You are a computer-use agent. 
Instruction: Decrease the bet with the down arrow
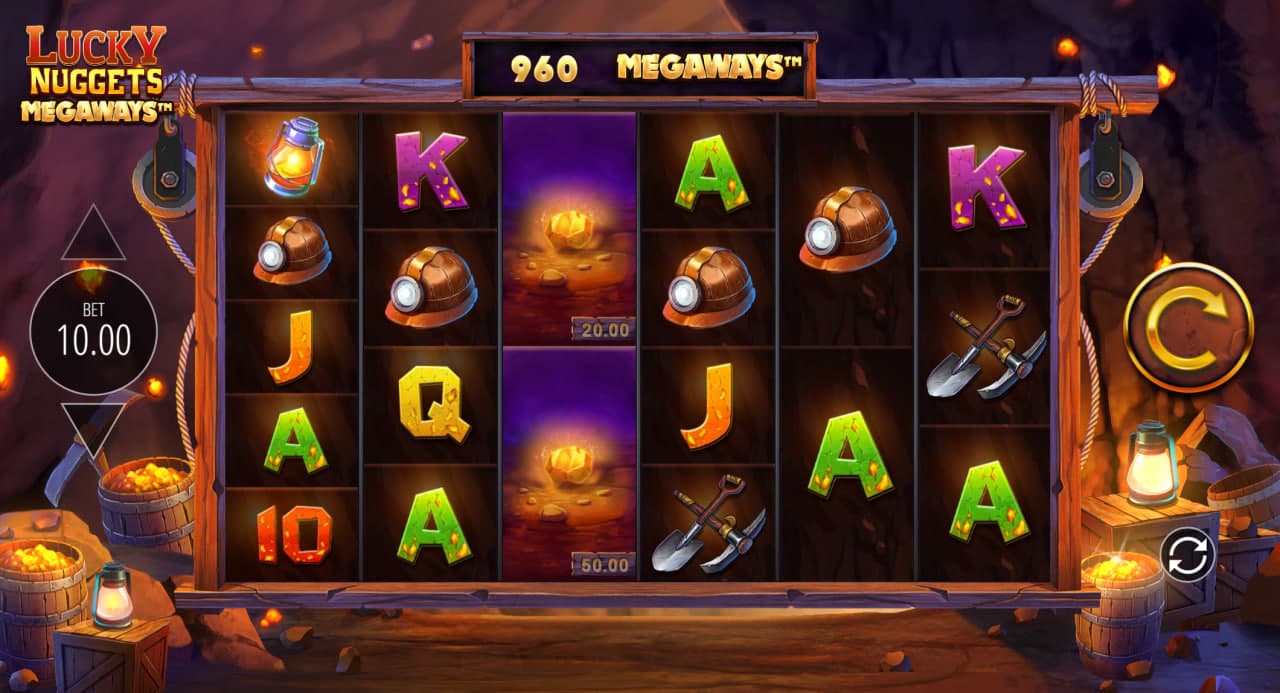tap(93, 427)
